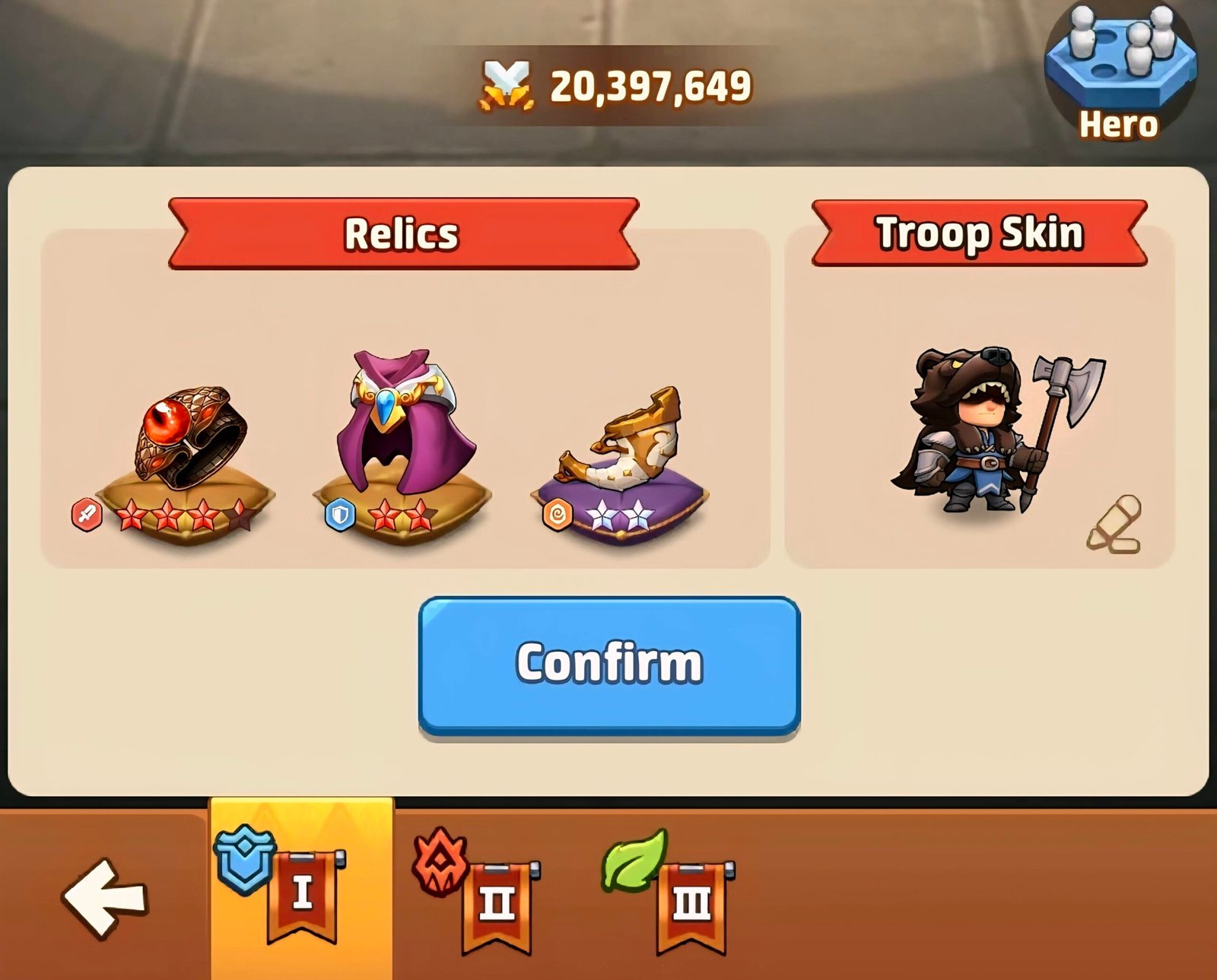Viewport: 1217px width, 980px height.
Task: Switch to banner I blue shield tab
Action: (x=300, y=890)
